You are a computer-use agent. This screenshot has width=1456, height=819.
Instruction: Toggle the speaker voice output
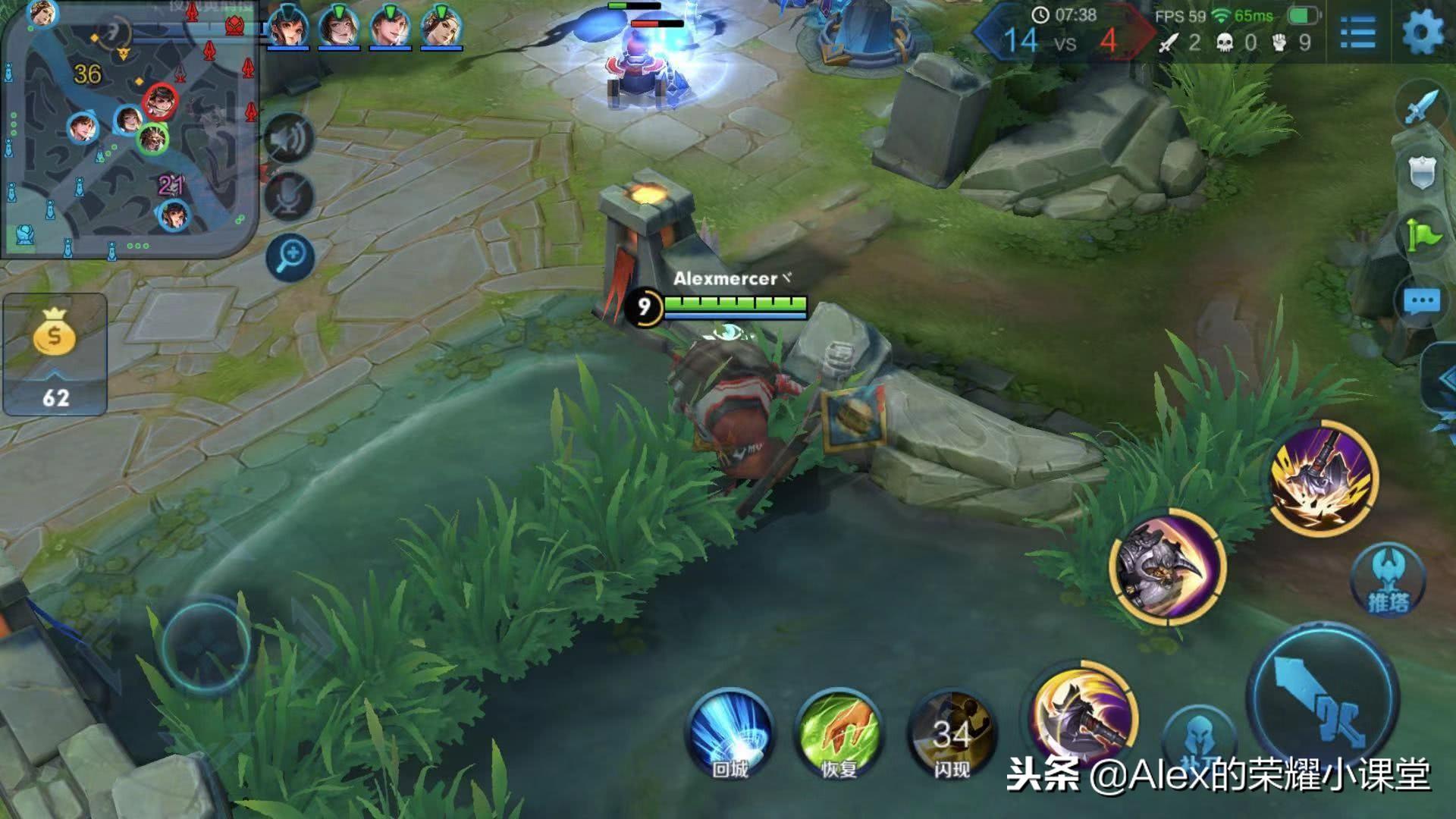[289, 139]
